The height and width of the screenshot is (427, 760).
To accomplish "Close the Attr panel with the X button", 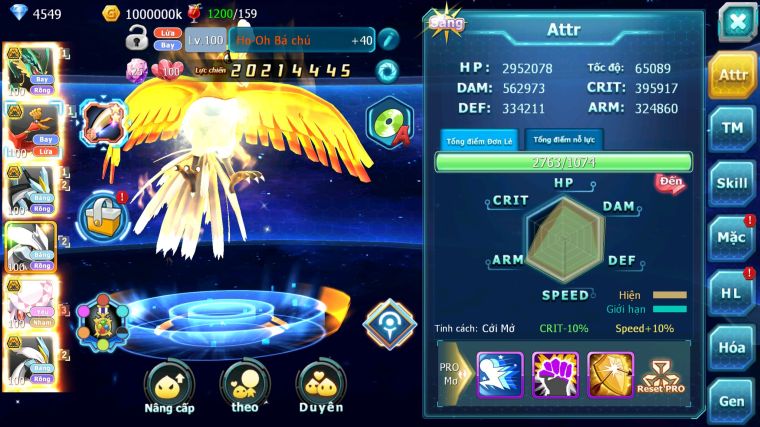I will click(736, 22).
